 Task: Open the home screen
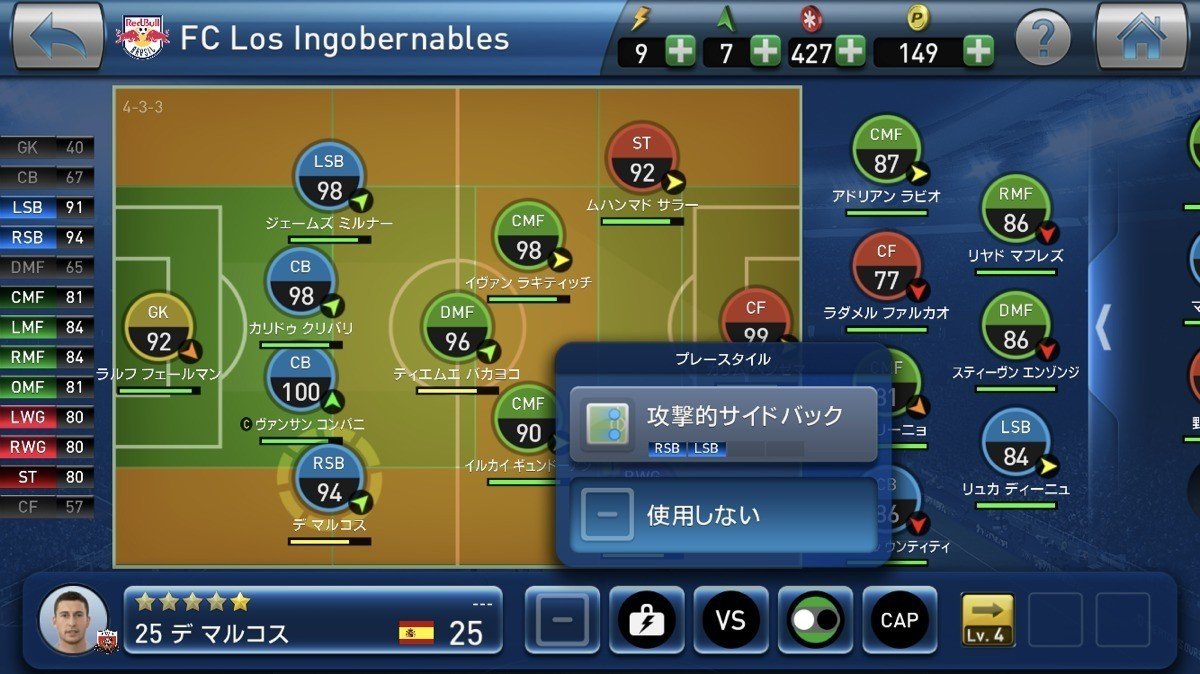point(1141,37)
